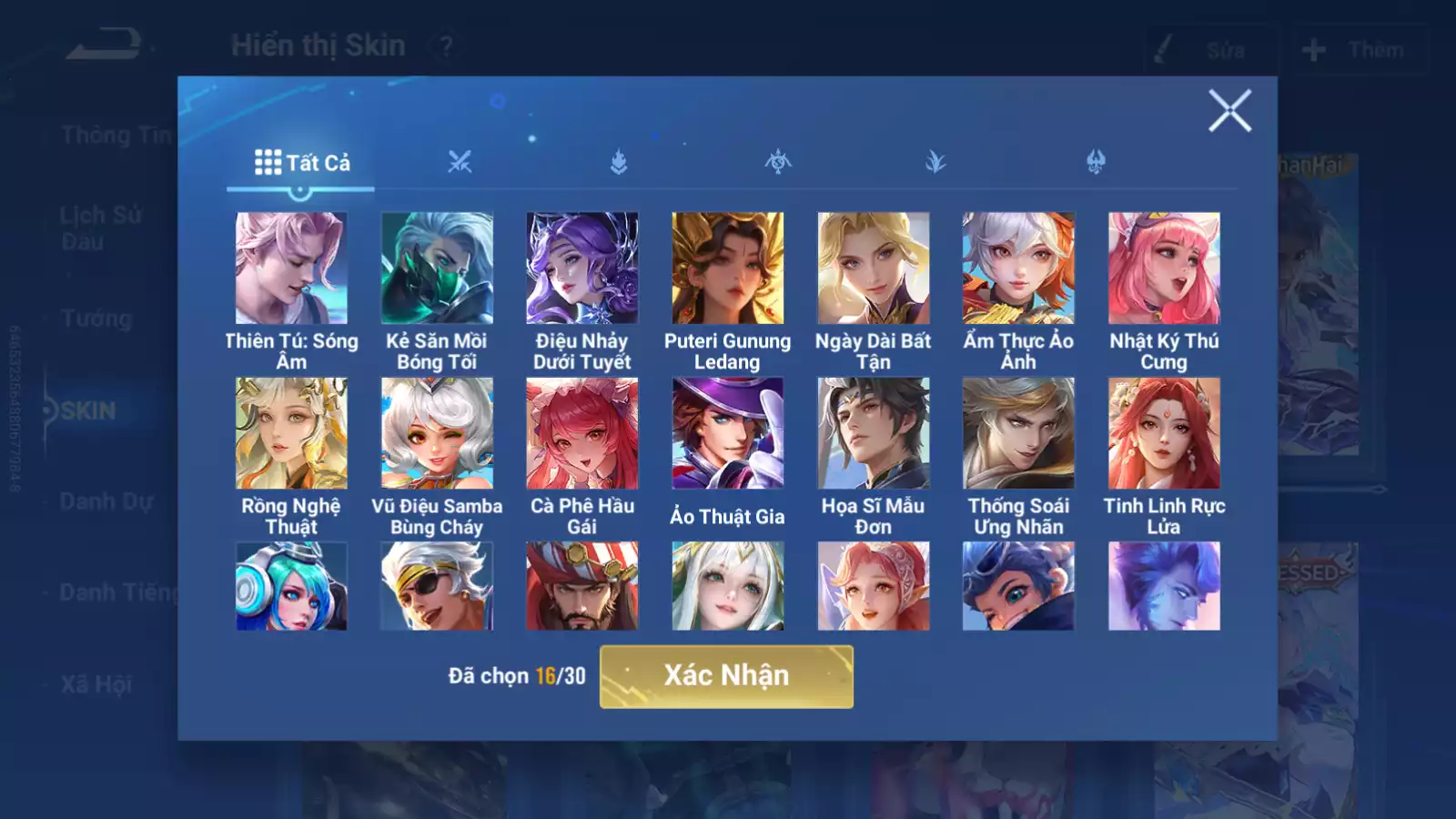Choose the Họa Sĩ Mẫu Đơn skin
Screen dimensions: 1456x819
tap(873, 433)
